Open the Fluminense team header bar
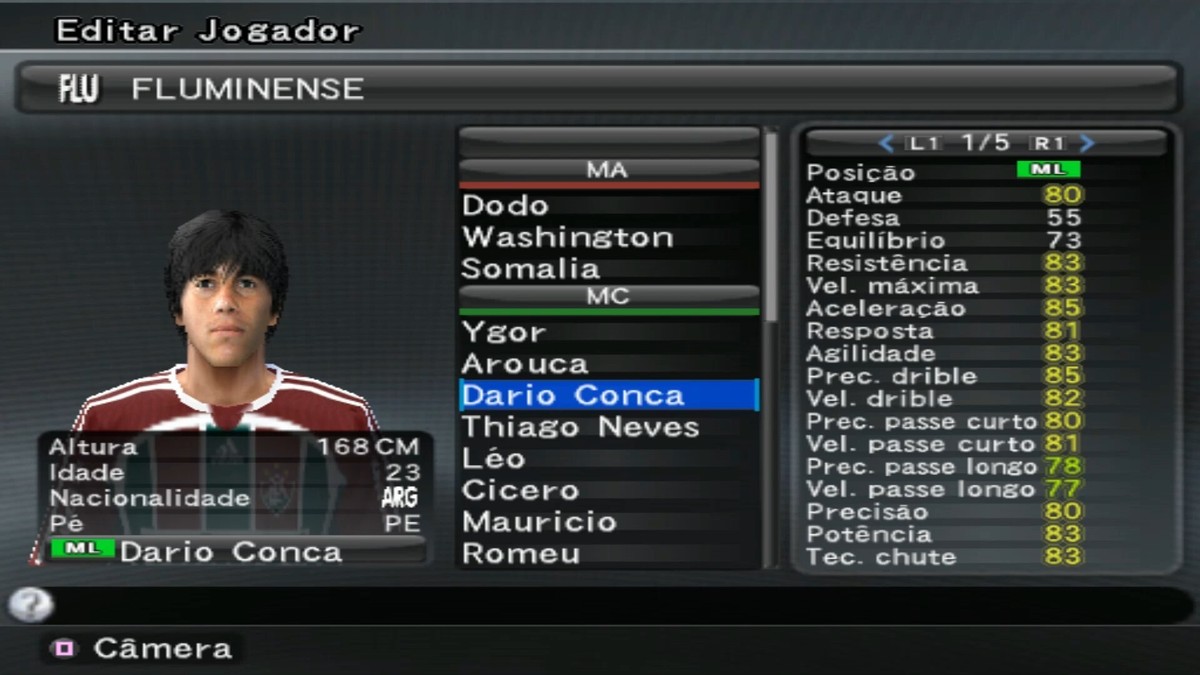Viewport: 1200px width, 675px height. [x=600, y=89]
